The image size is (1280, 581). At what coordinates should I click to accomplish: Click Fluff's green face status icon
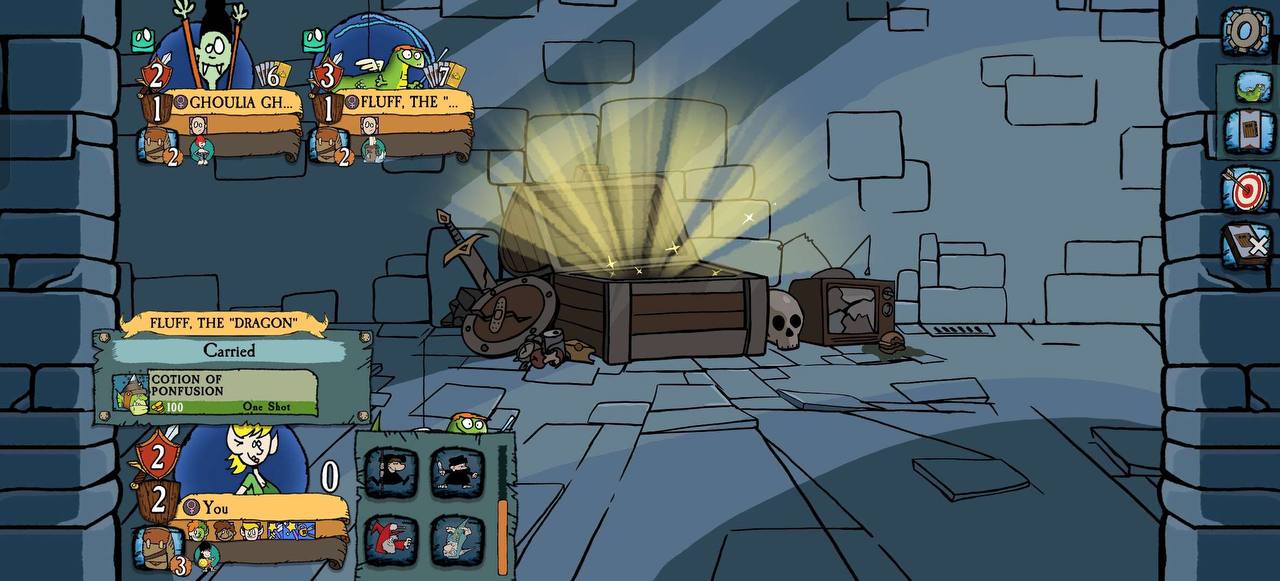pyautogui.click(x=314, y=40)
